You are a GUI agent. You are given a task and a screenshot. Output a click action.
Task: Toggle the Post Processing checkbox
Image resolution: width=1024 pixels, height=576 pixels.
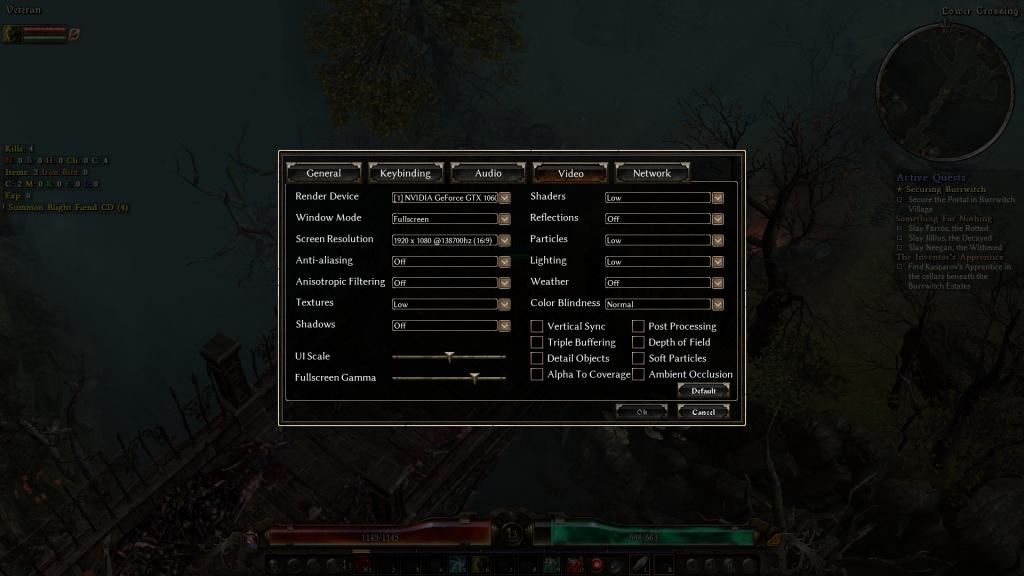638,326
